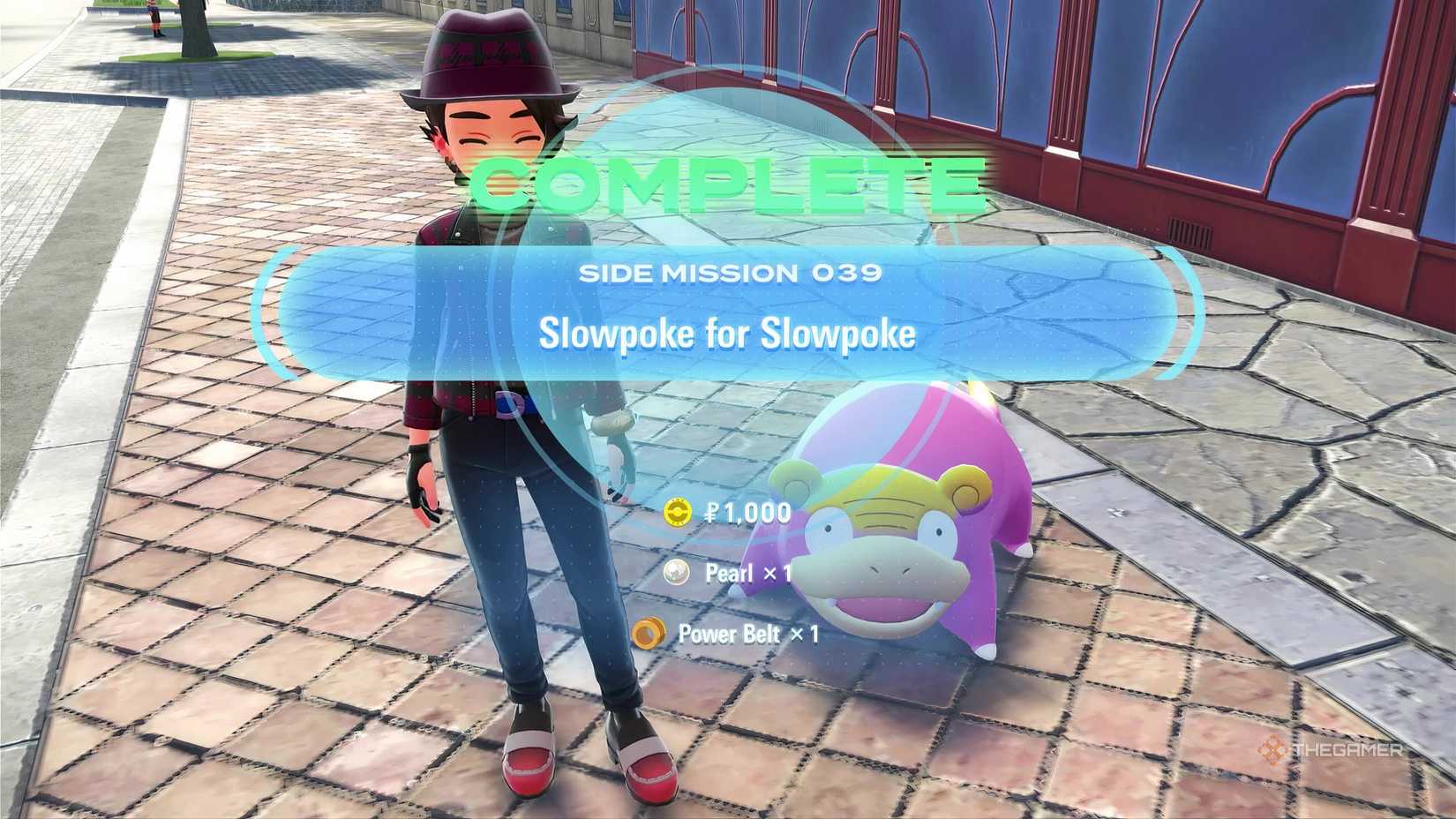Select the Slowpoke for Slowpoke mission title

[731, 334]
